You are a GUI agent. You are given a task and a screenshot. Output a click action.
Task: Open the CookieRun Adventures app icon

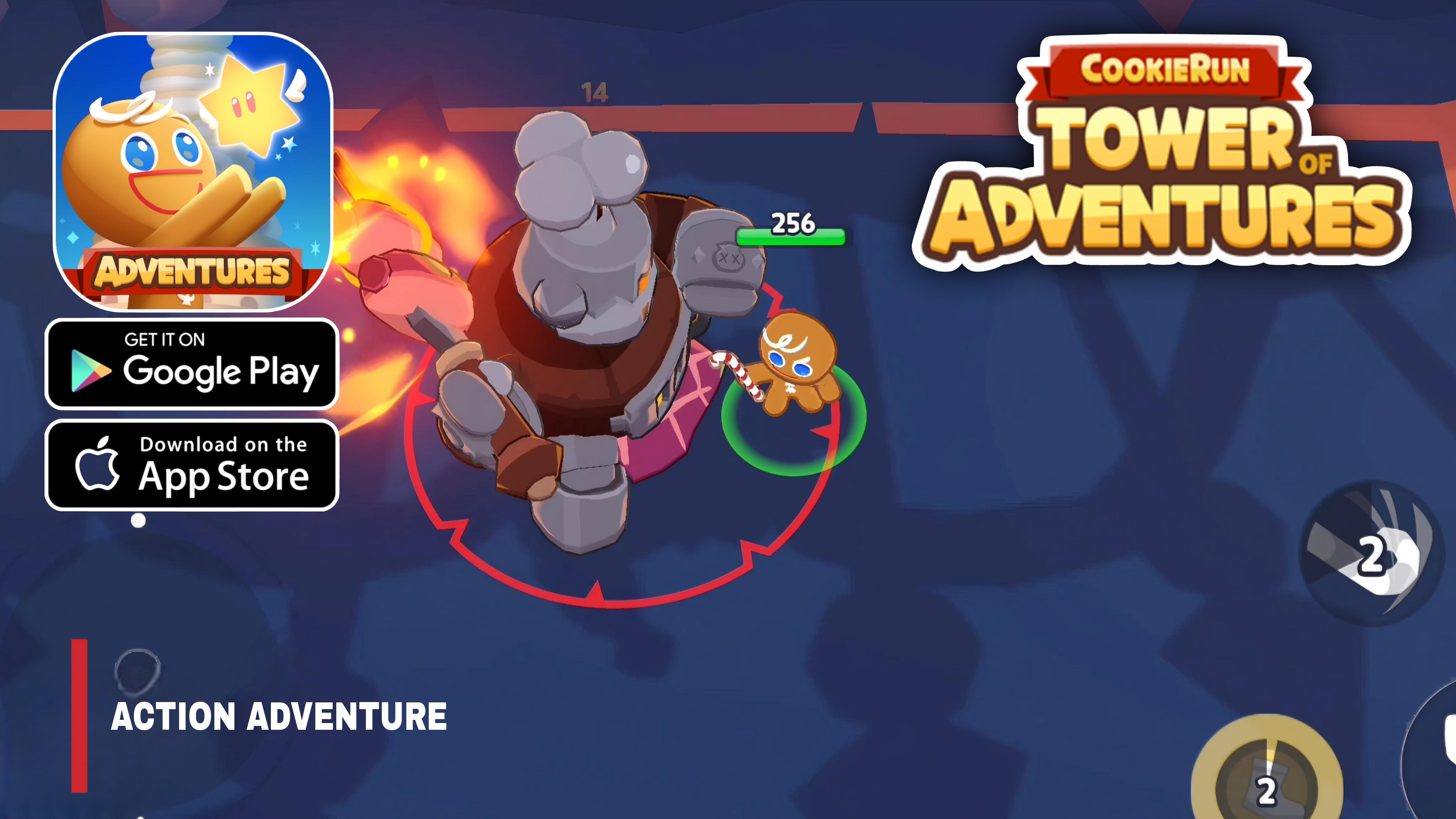pyautogui.click(x=192, y=175)
